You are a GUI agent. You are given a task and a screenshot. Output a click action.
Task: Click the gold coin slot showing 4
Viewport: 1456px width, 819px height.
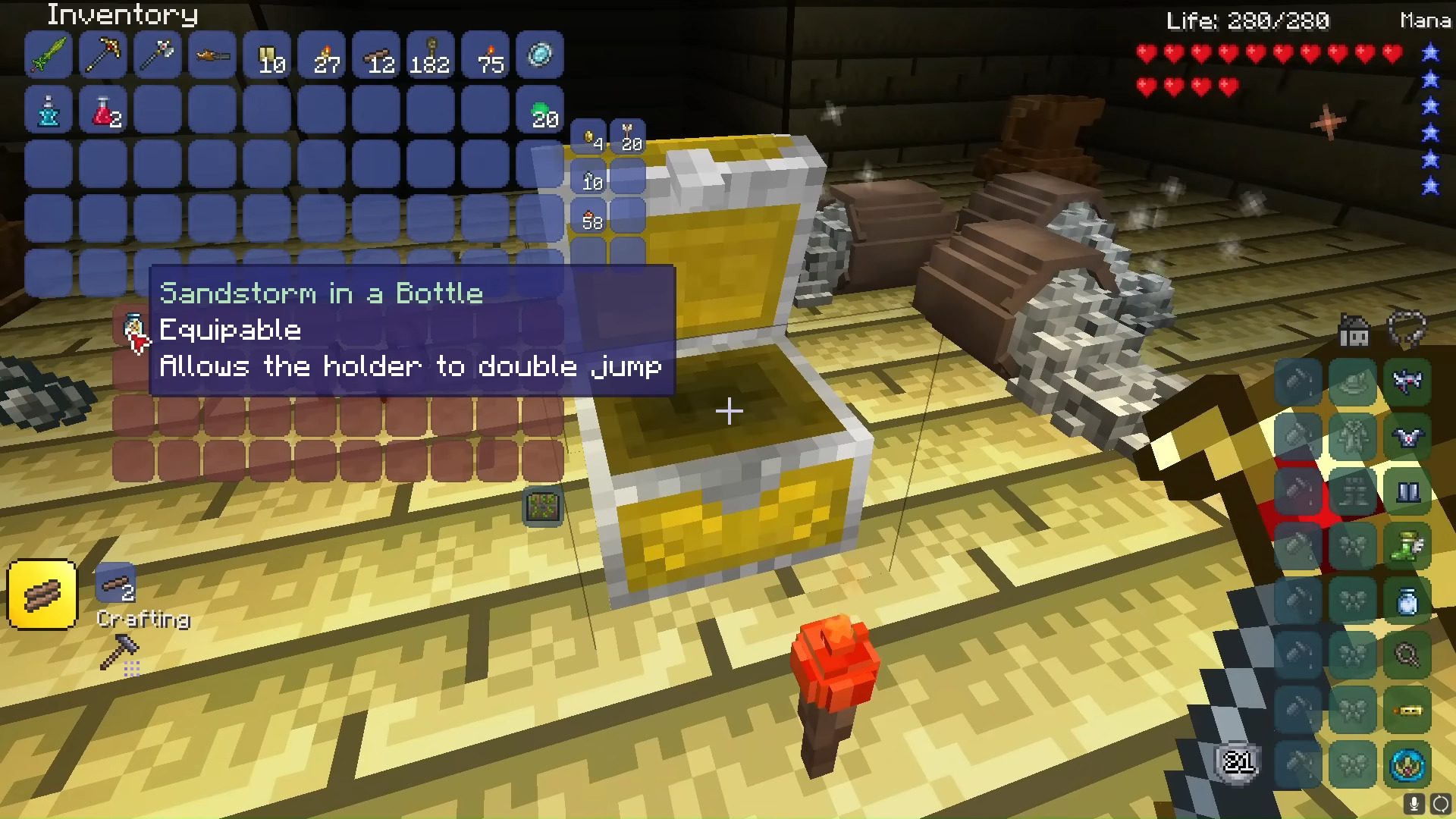(589, 137)
